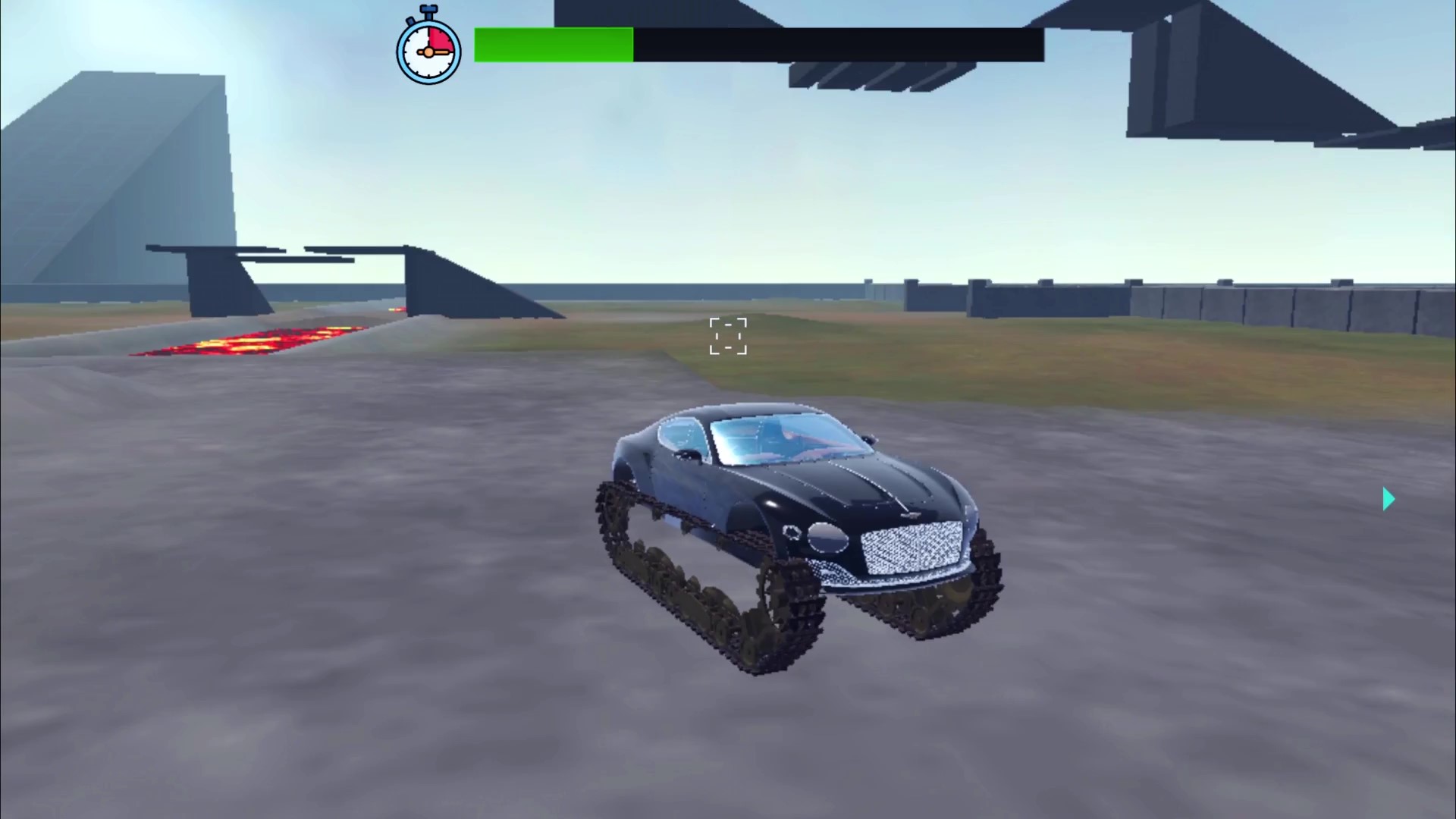Click the green portion of the timer bar
This screenshot has width=1456, height=819.
(x=554, y=45)
